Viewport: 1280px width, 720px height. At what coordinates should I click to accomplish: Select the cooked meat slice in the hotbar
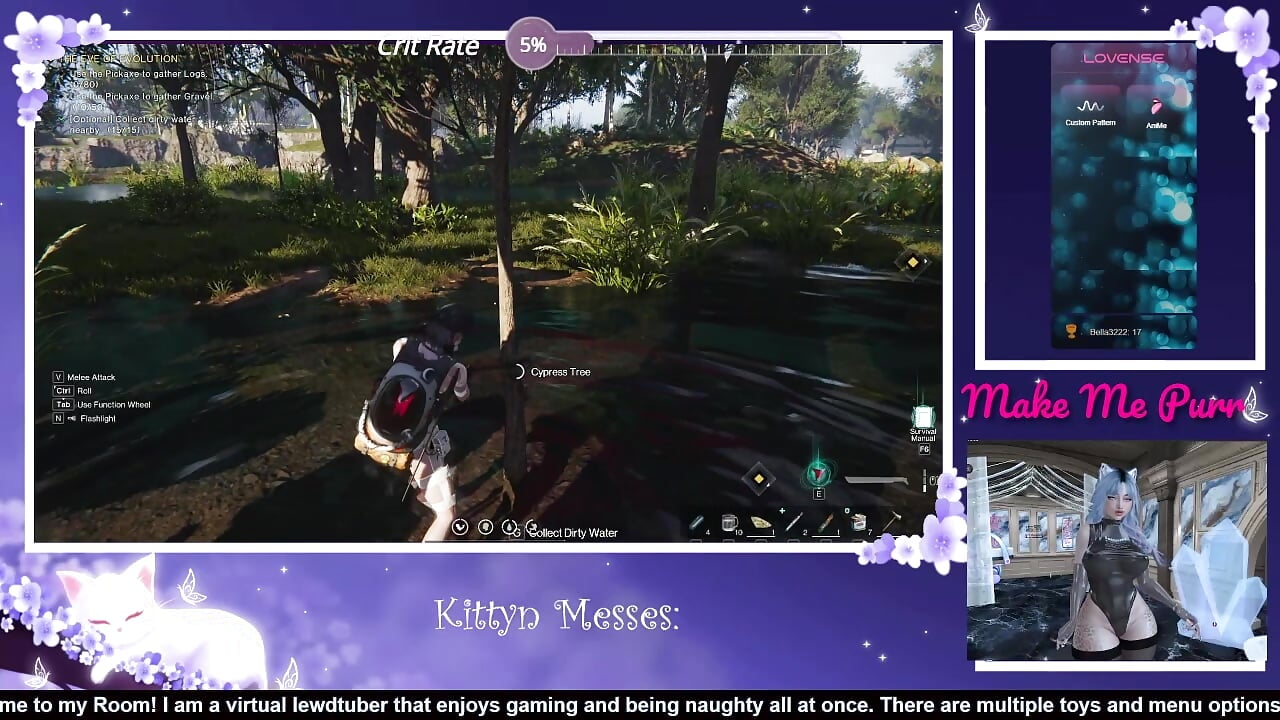pos(760,521)
